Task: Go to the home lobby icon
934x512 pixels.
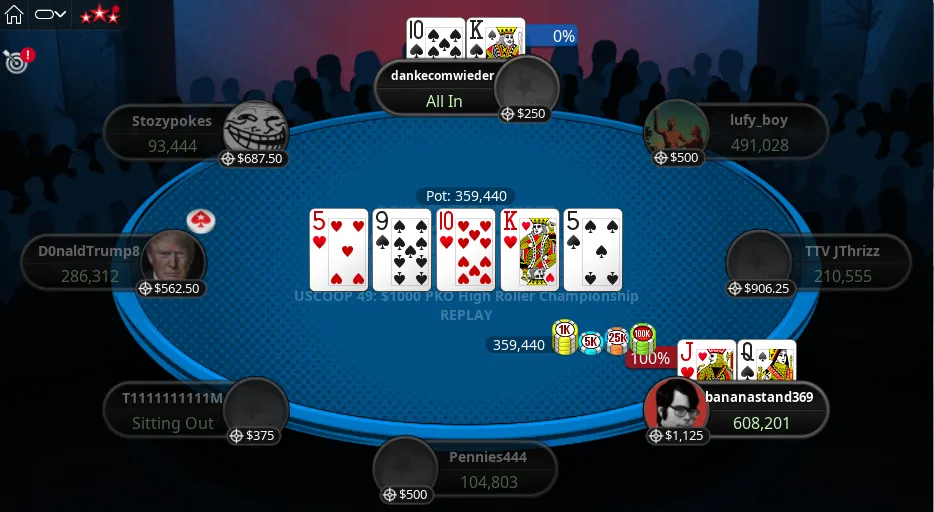Action: 14,15
